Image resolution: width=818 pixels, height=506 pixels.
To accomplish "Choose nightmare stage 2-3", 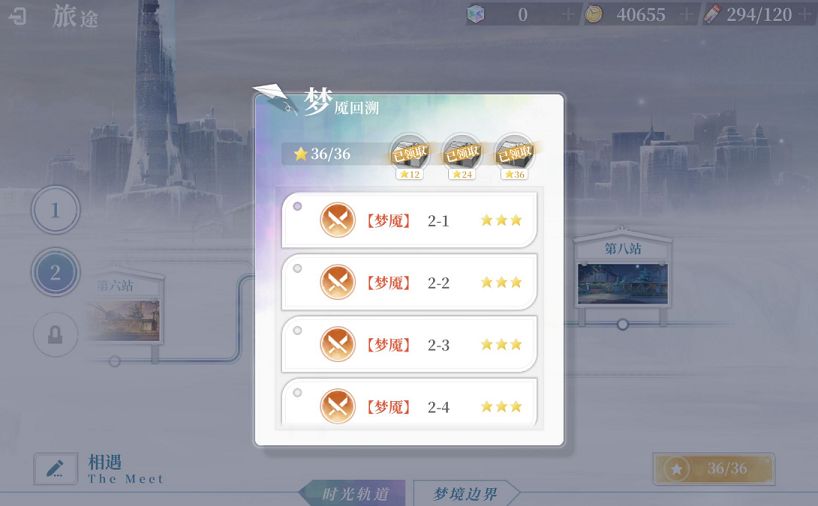I will pyautogui.click(x=409, y=345).
